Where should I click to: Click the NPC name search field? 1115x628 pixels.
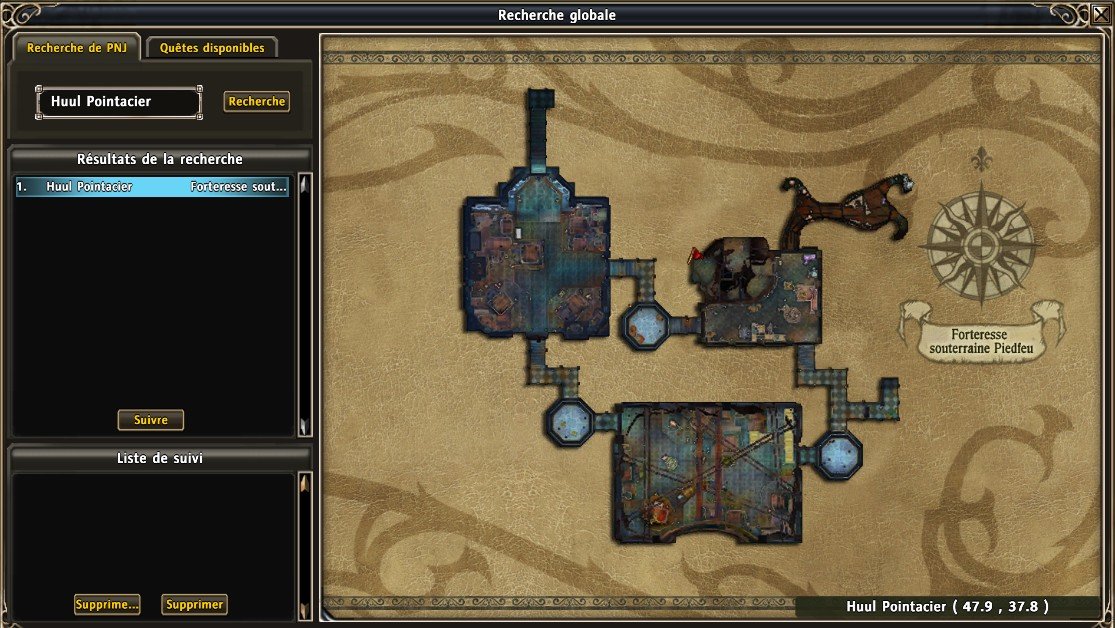[x=119, y=102]
